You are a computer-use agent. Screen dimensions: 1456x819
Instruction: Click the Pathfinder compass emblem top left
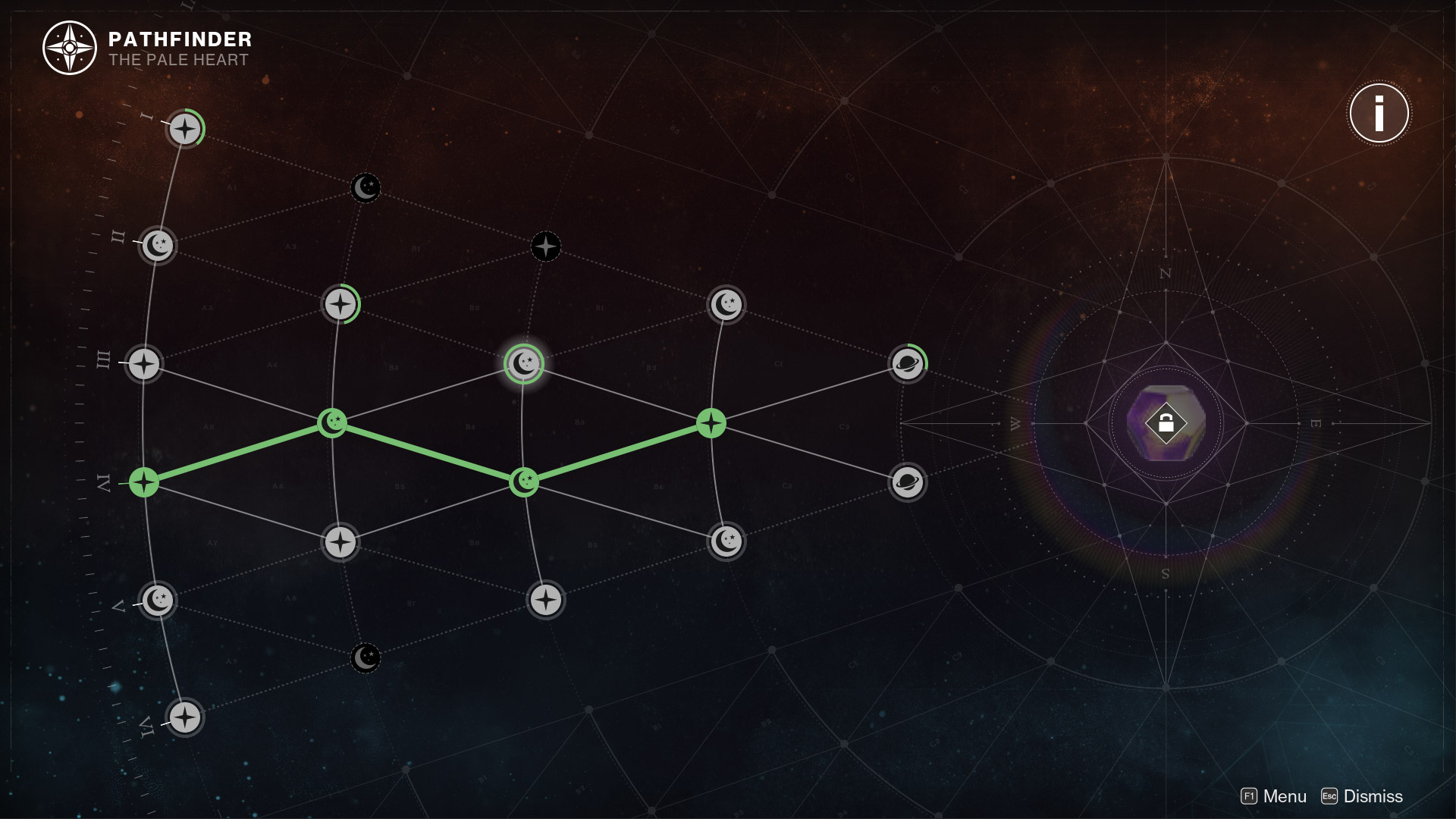click(x=68, y=47)
